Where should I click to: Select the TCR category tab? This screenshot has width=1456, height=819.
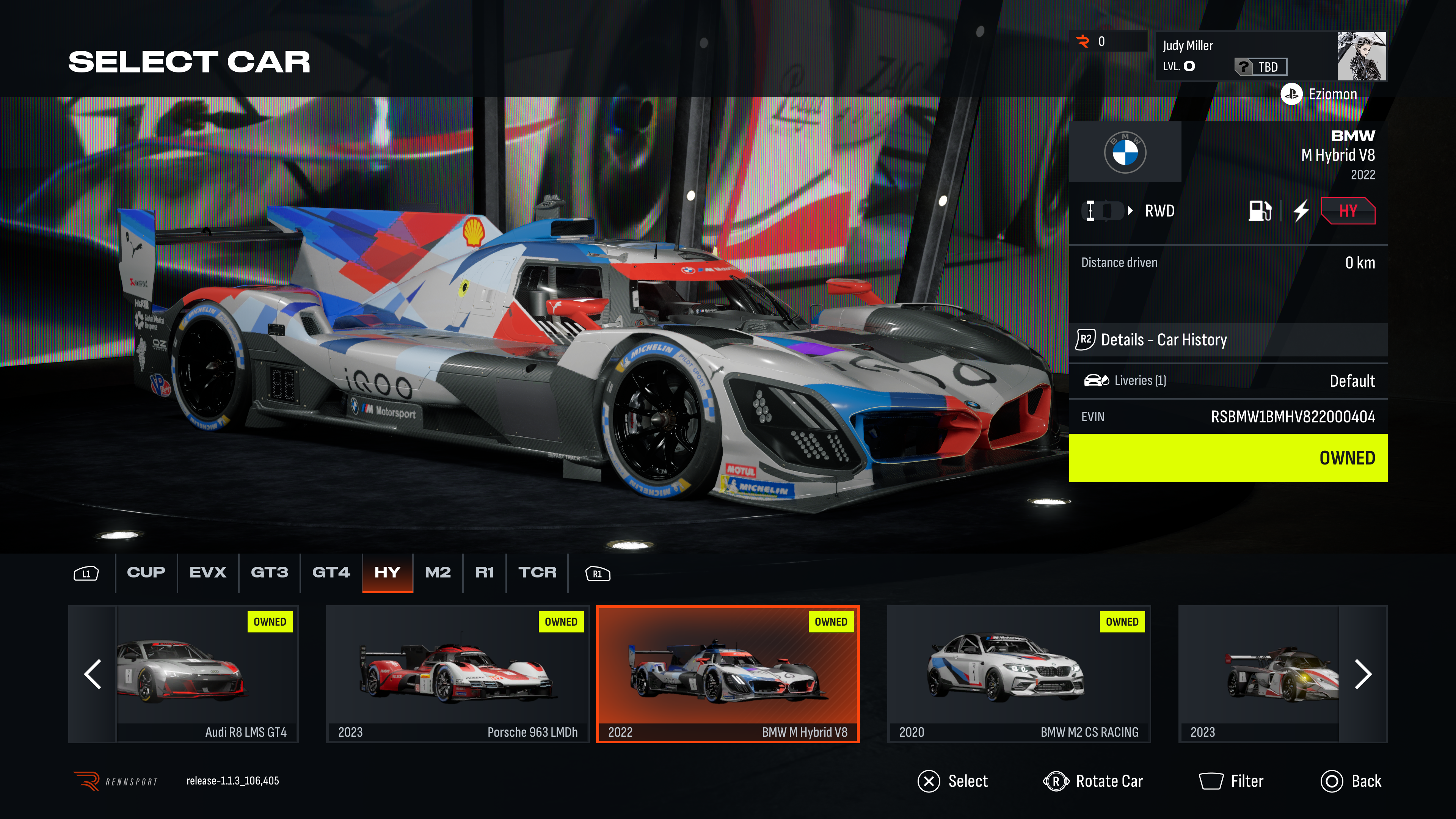(537, 573)
